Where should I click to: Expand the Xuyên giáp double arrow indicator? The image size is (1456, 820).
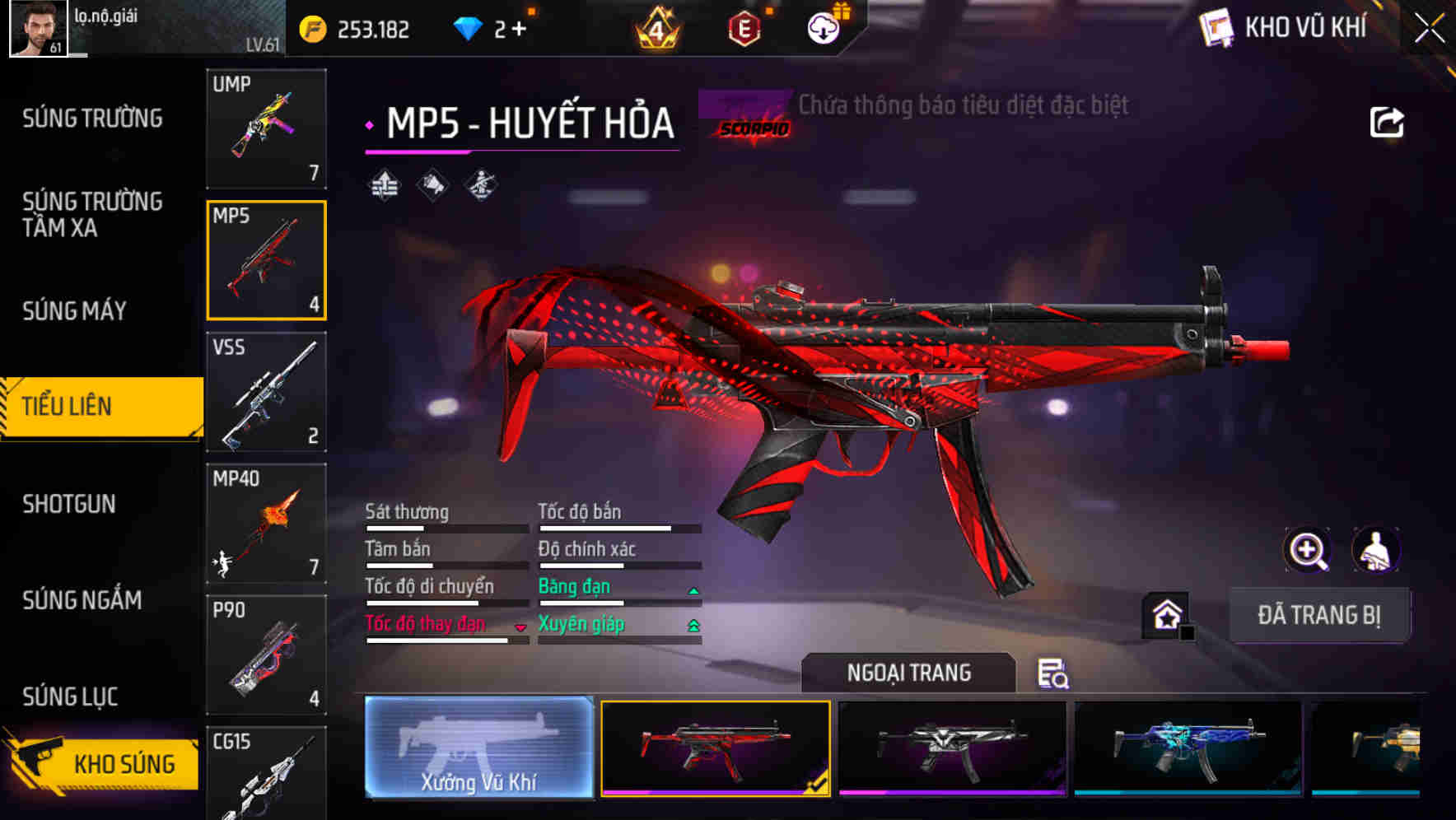(x=692, y=625)
